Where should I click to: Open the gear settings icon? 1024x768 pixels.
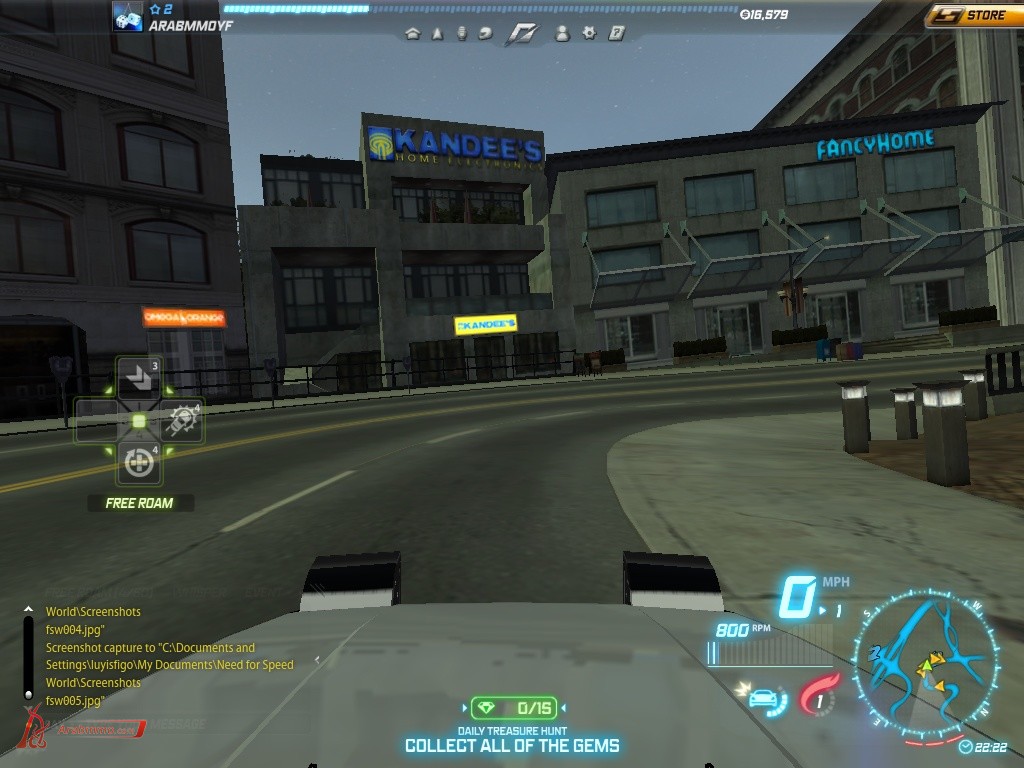coord(589,33)
